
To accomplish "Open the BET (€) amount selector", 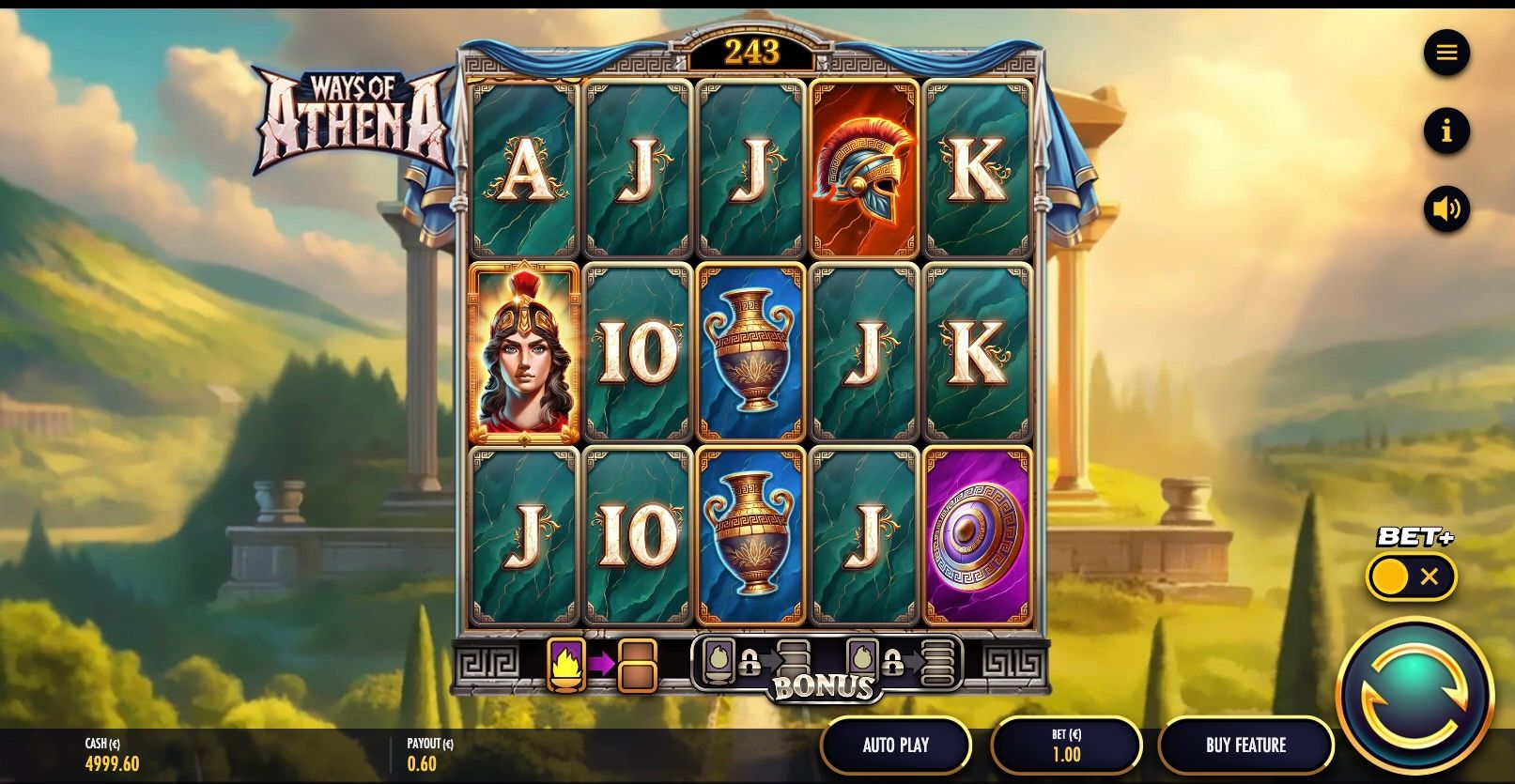I will pyautogui.click(x=1065, y=746).
